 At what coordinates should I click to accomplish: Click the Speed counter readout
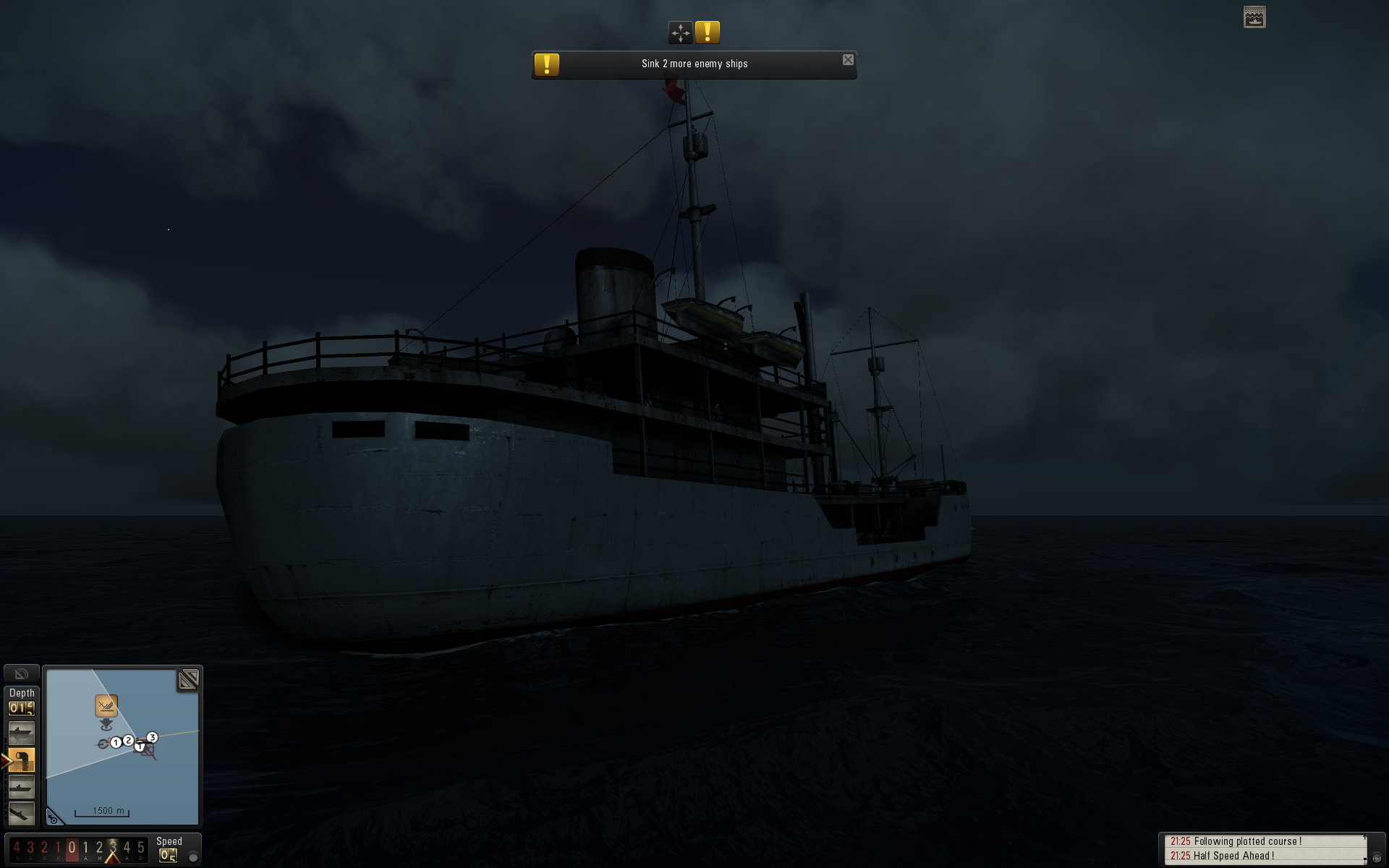168,854
